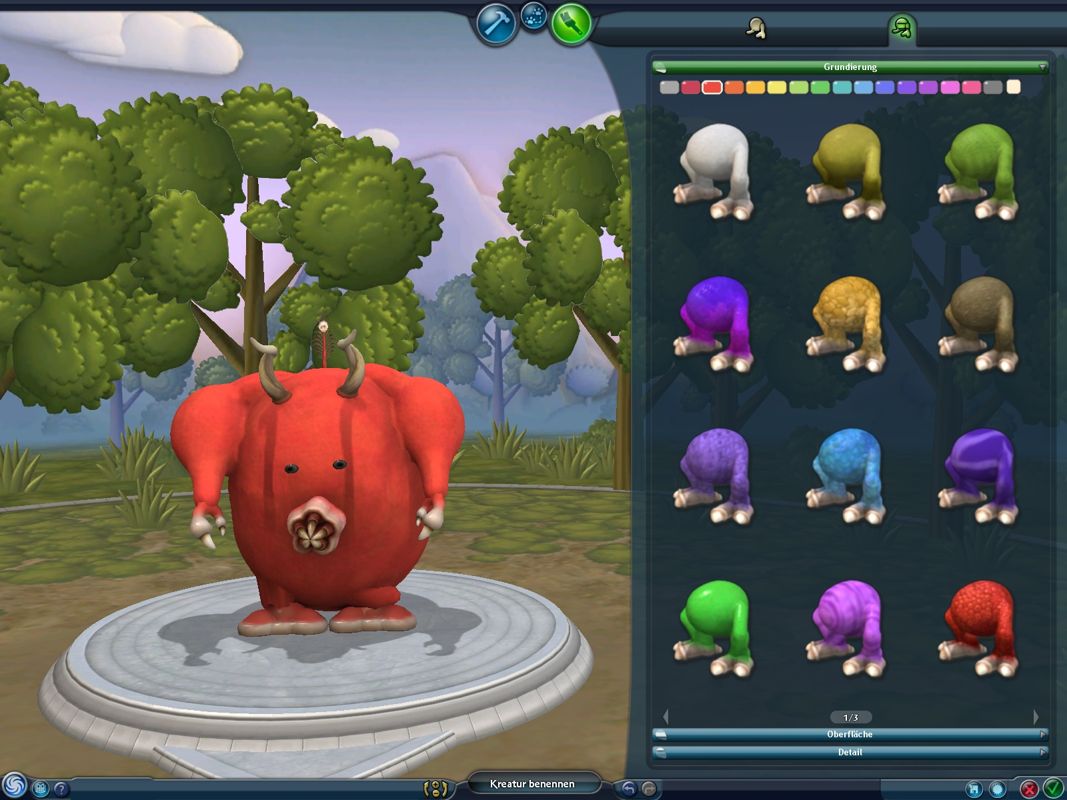Expand the Detail section
This screenshot has width=1067, height=800.
coord(849,752)
